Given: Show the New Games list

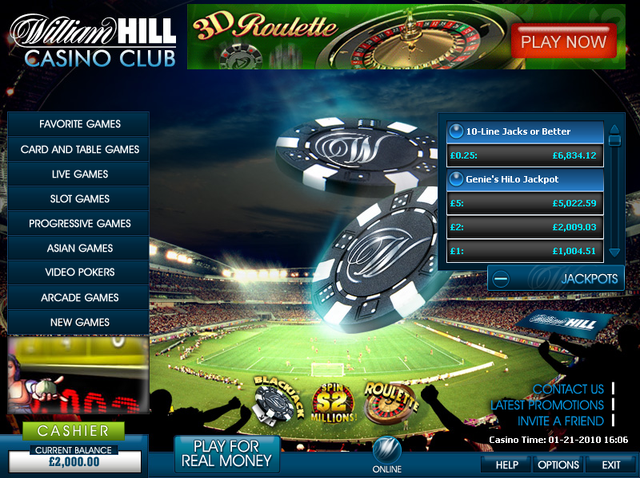Looking at the screenshot, I should coord(79,322).
